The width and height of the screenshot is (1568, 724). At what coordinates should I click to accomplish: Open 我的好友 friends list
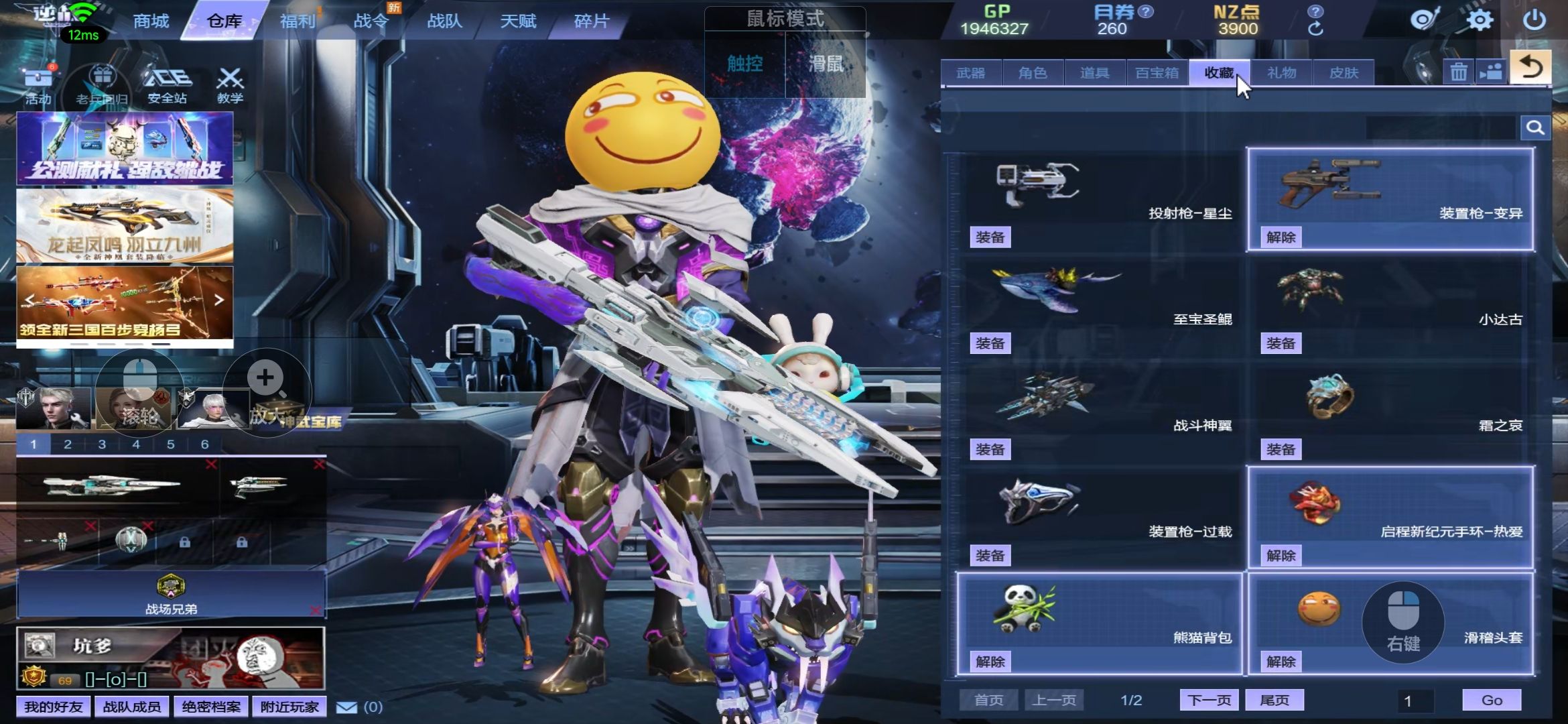click(x=53, y=707)
